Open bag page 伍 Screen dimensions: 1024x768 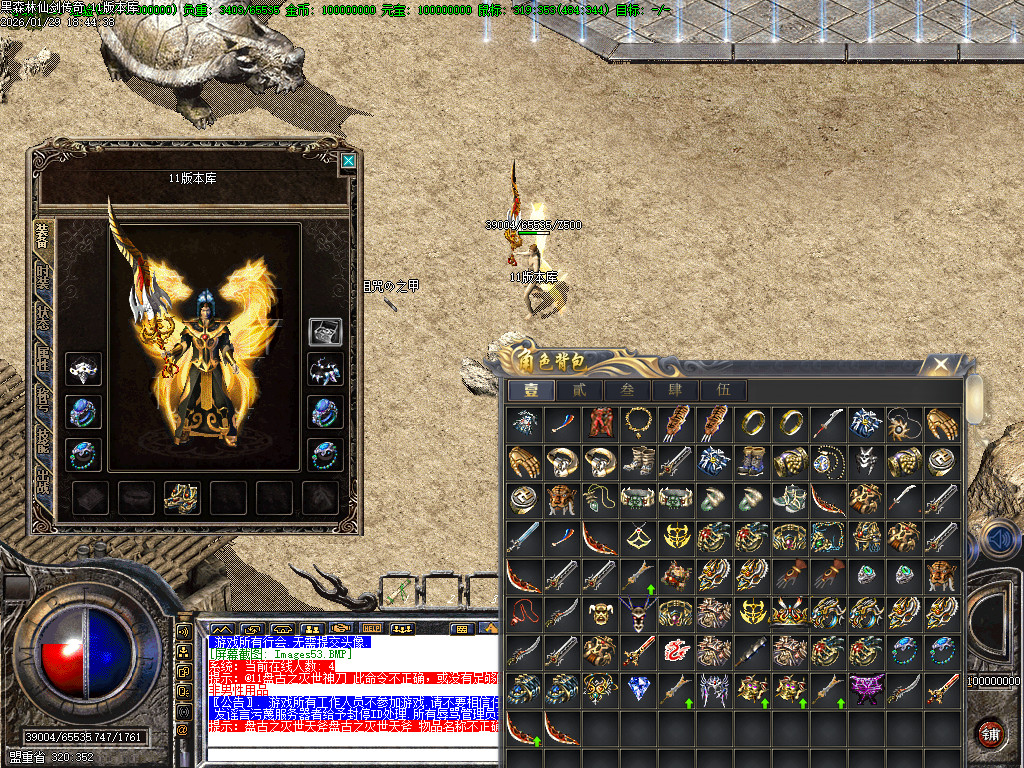click(x=722, y=390)
